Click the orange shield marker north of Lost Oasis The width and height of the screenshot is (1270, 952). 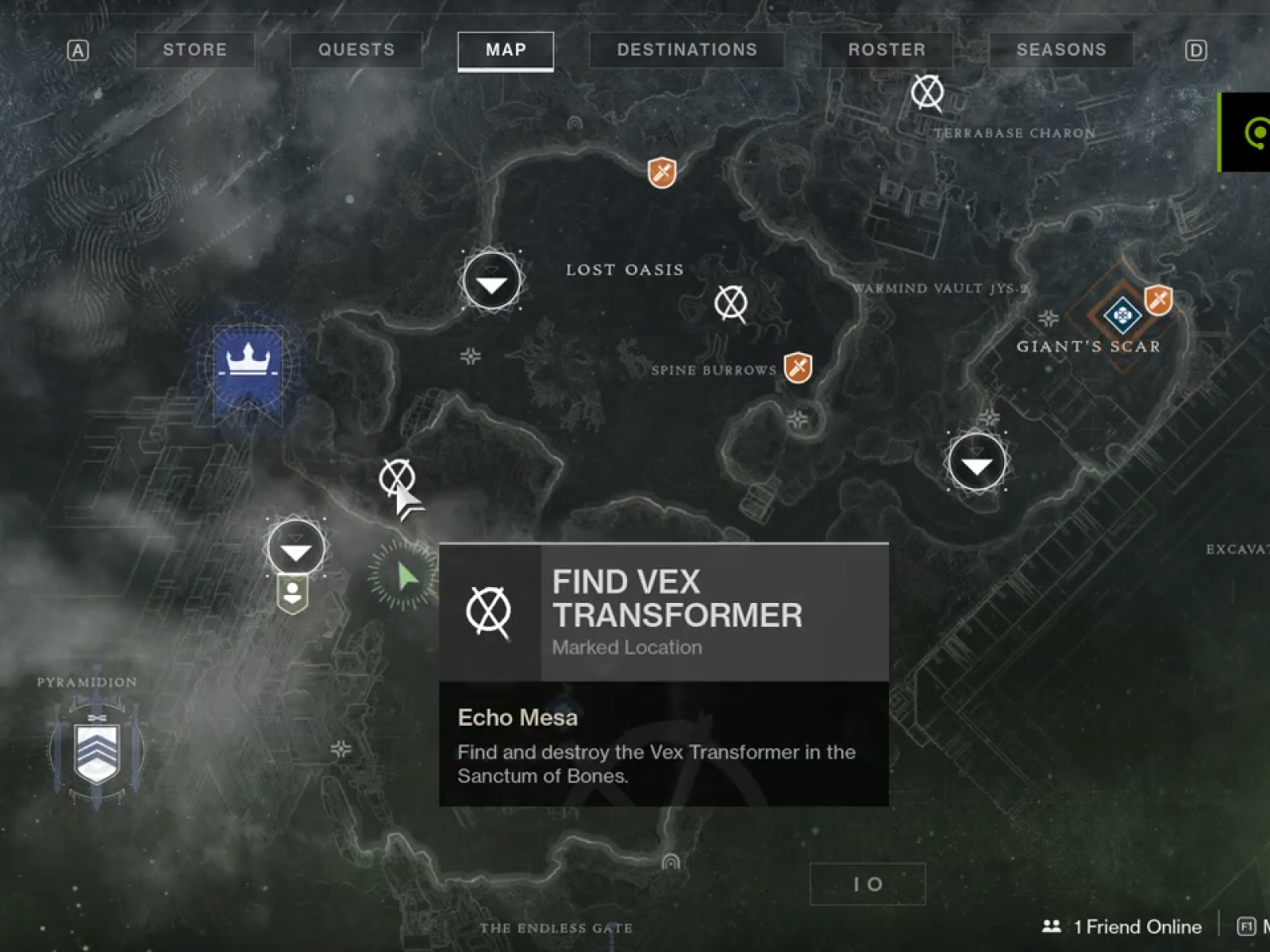[x=662, y=172]
